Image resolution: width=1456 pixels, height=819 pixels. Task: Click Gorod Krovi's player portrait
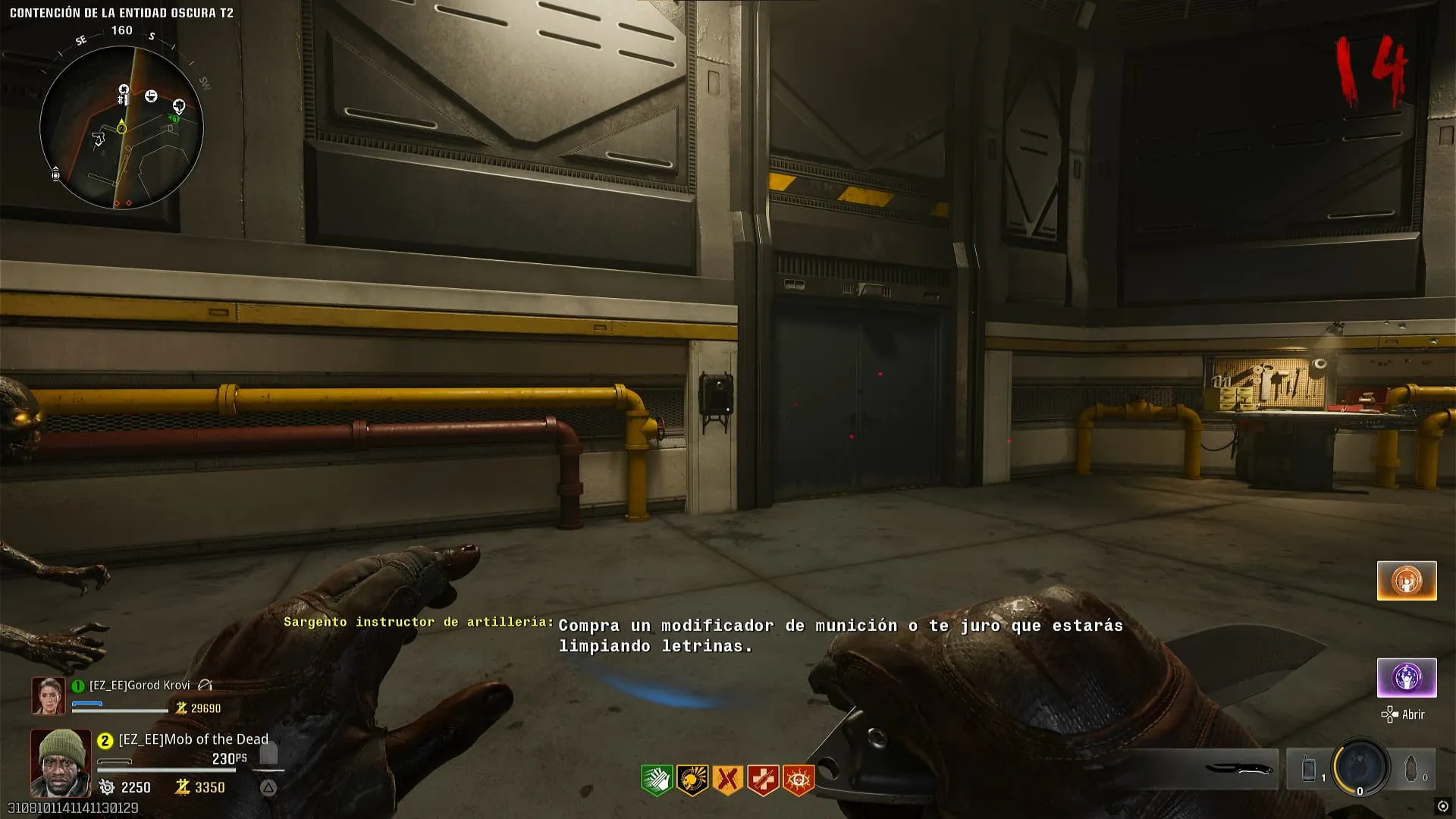click(x=48, y=695)
